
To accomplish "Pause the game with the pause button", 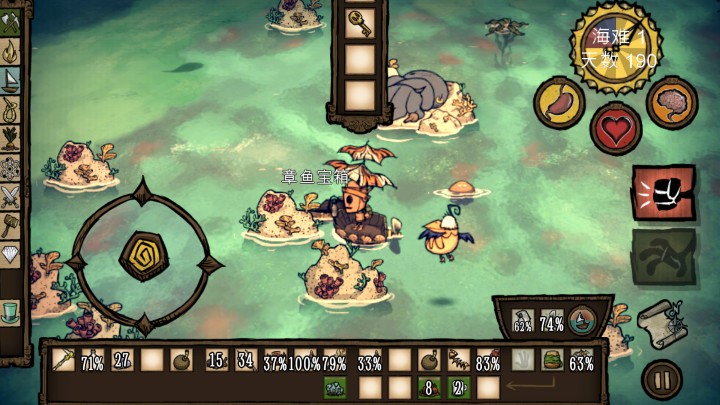I will click(661, 379).
